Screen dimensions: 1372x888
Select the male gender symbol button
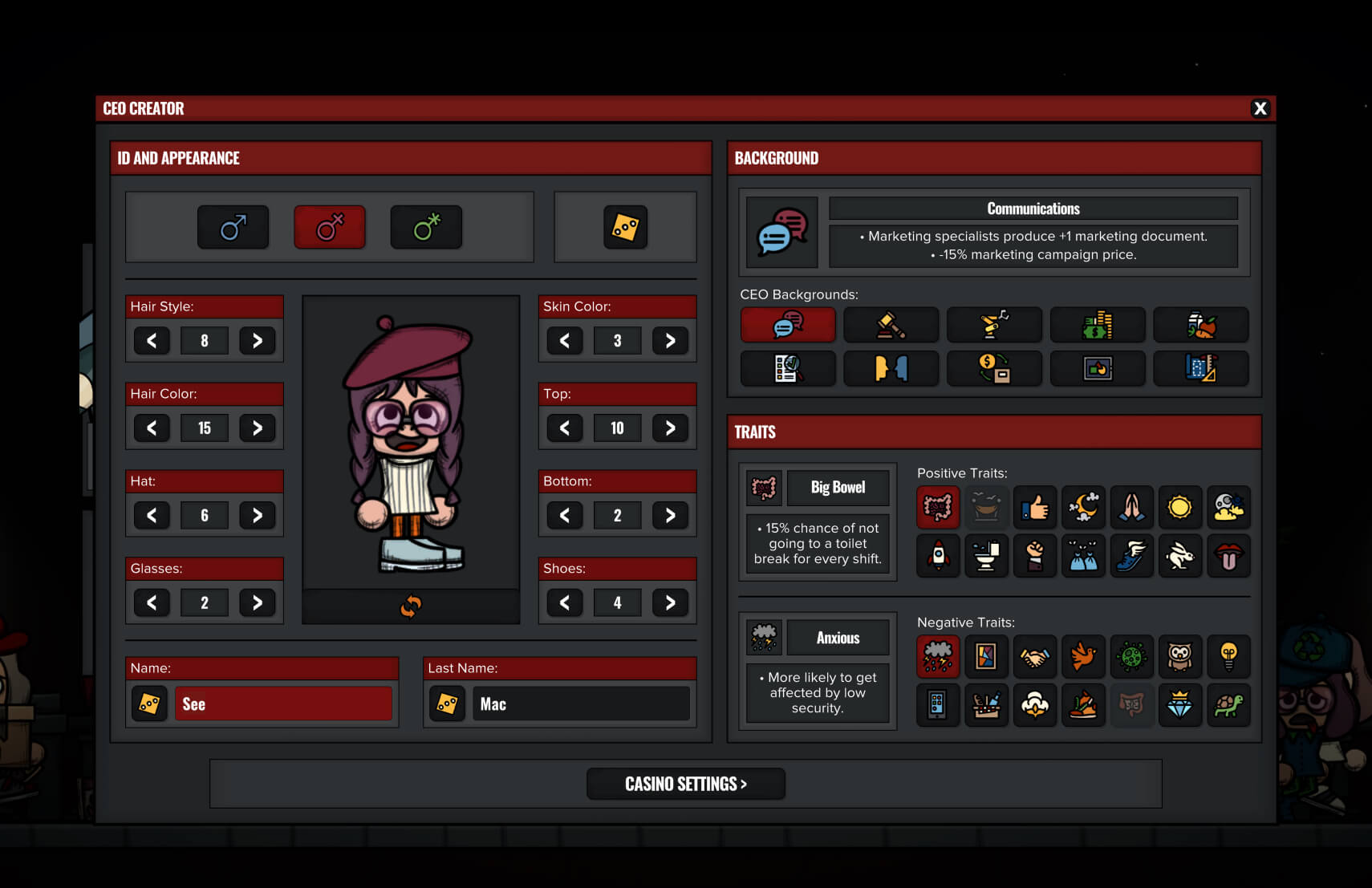233,227
